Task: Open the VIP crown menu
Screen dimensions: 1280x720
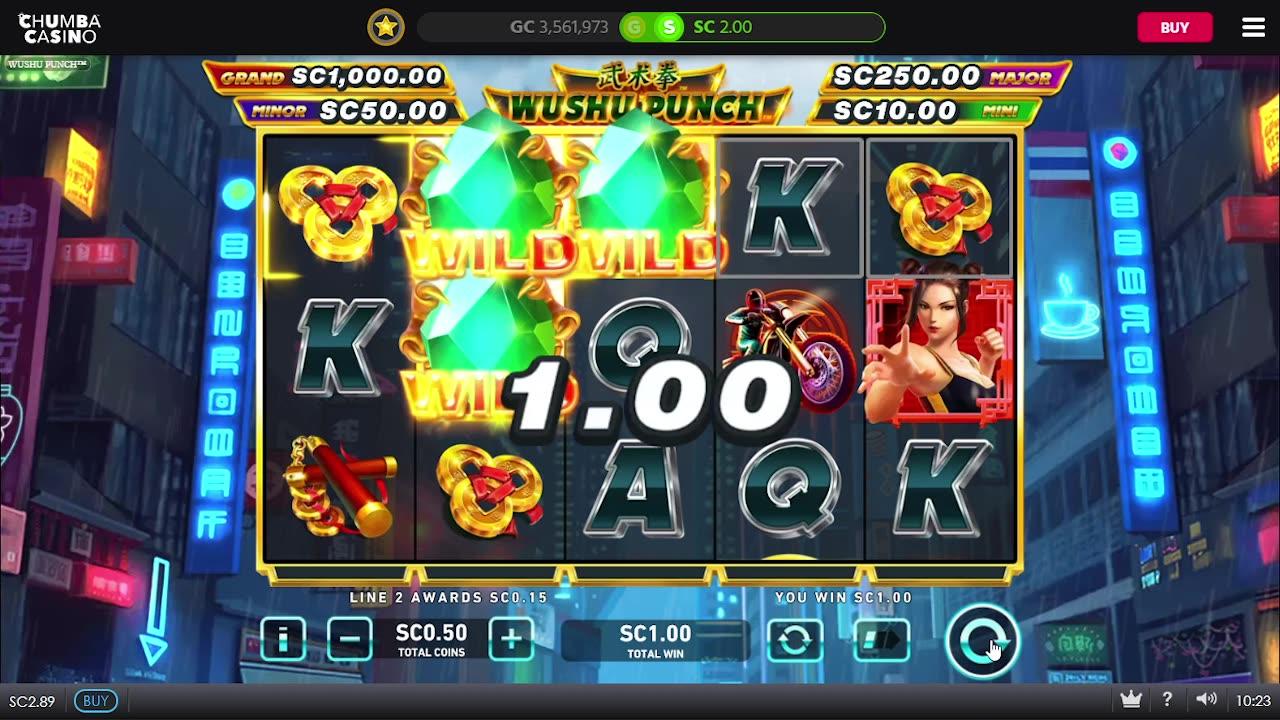Action: click(x=1131, y=699)
